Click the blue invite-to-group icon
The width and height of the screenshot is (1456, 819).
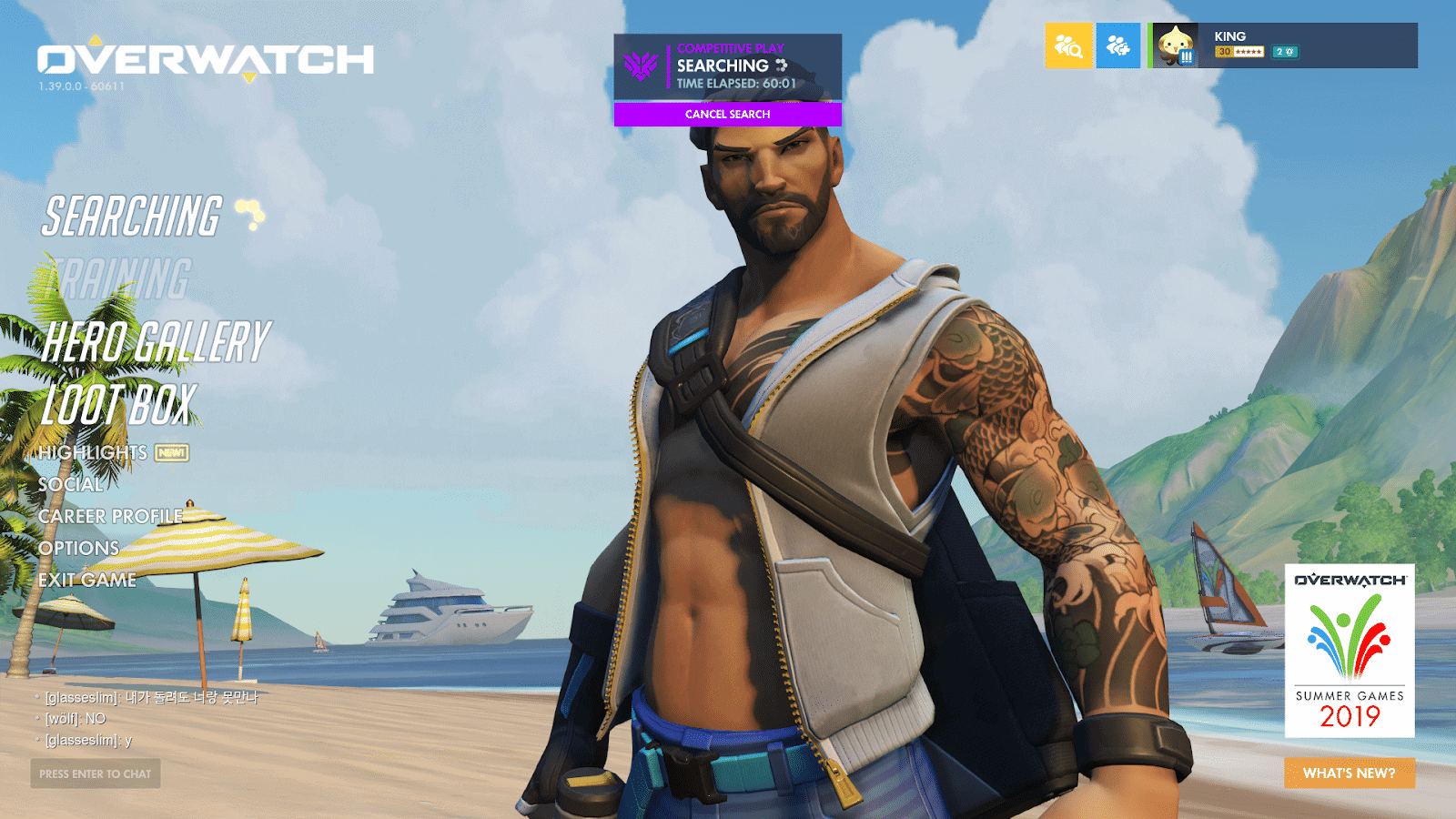[1118, 45]
